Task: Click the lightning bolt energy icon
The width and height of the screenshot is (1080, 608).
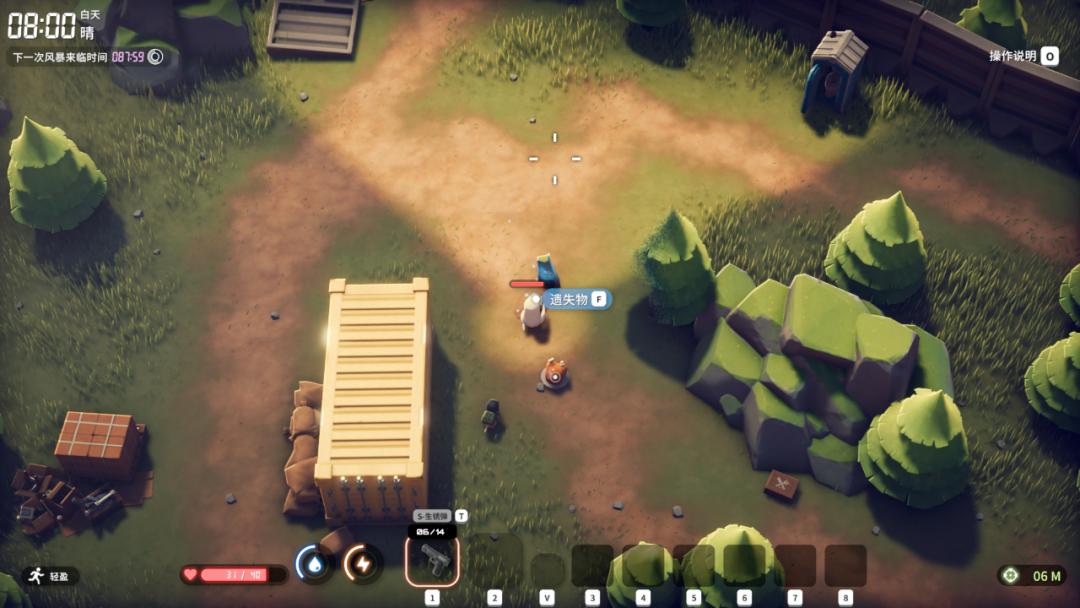Action: [363, 564]
